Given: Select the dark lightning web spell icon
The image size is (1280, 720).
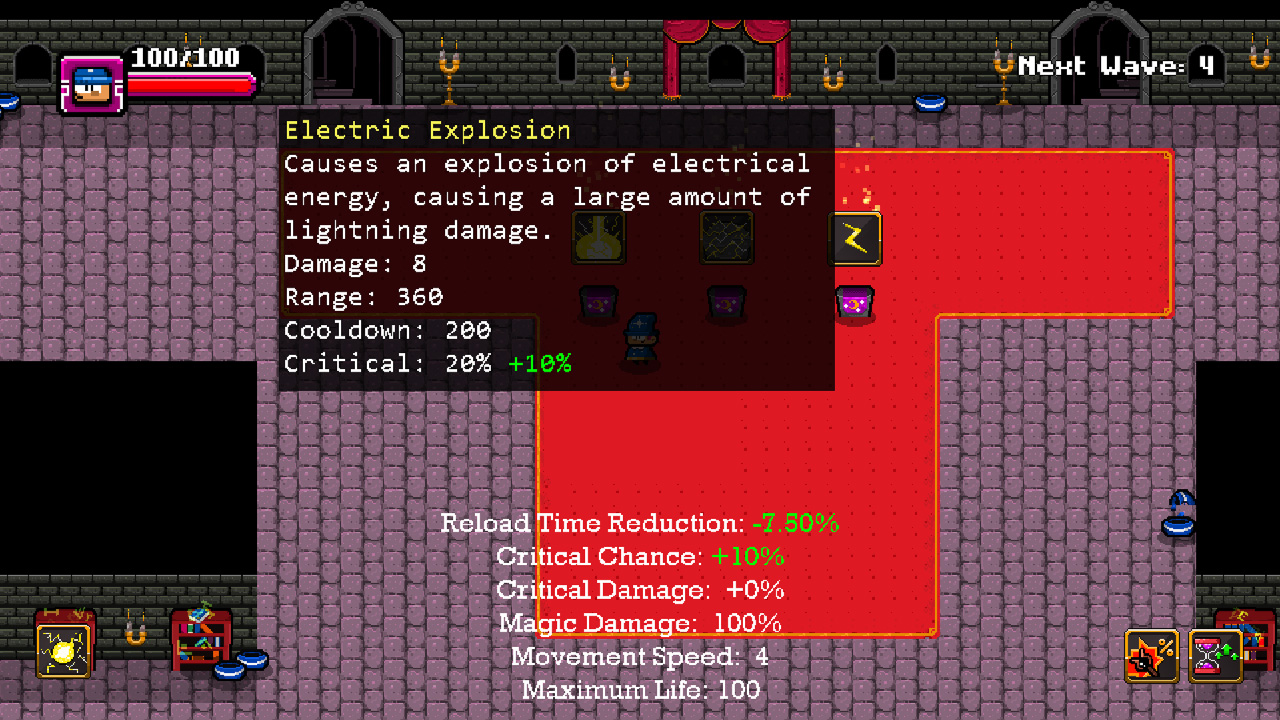Looking at the screenshot, I should (727, 238).
